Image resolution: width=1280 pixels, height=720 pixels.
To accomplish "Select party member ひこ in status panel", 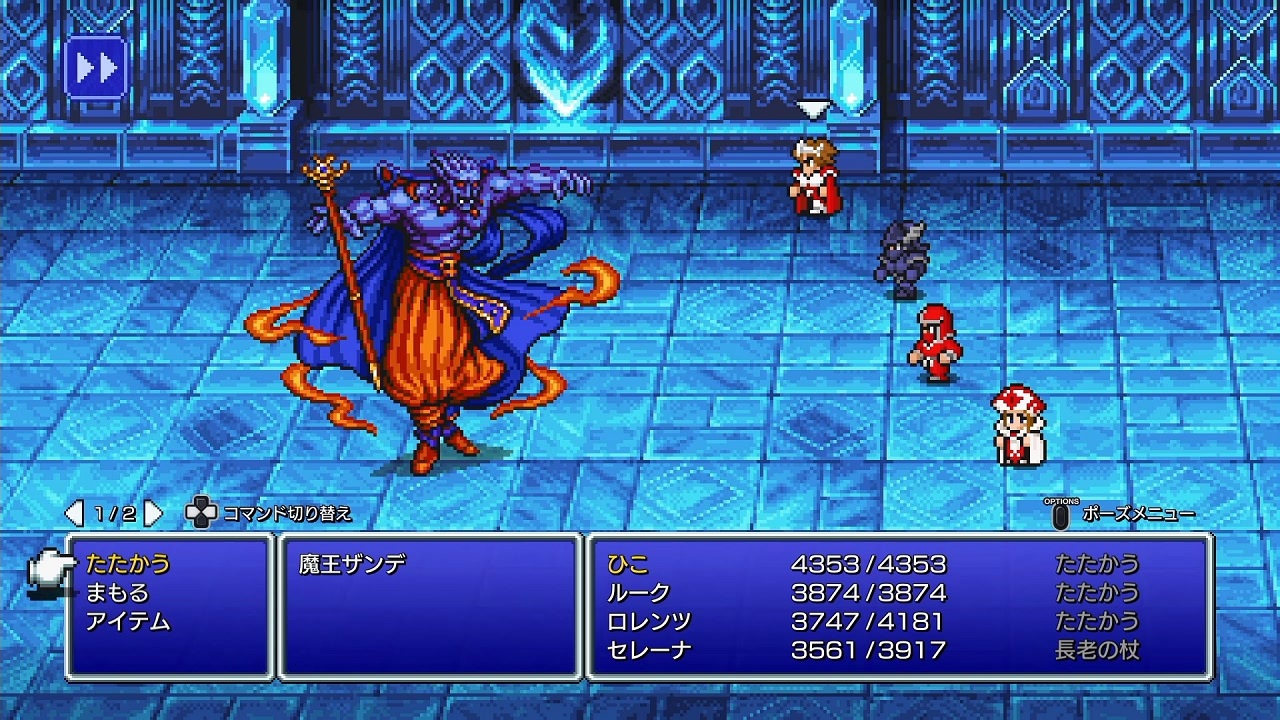I will [x=627, y=563].
